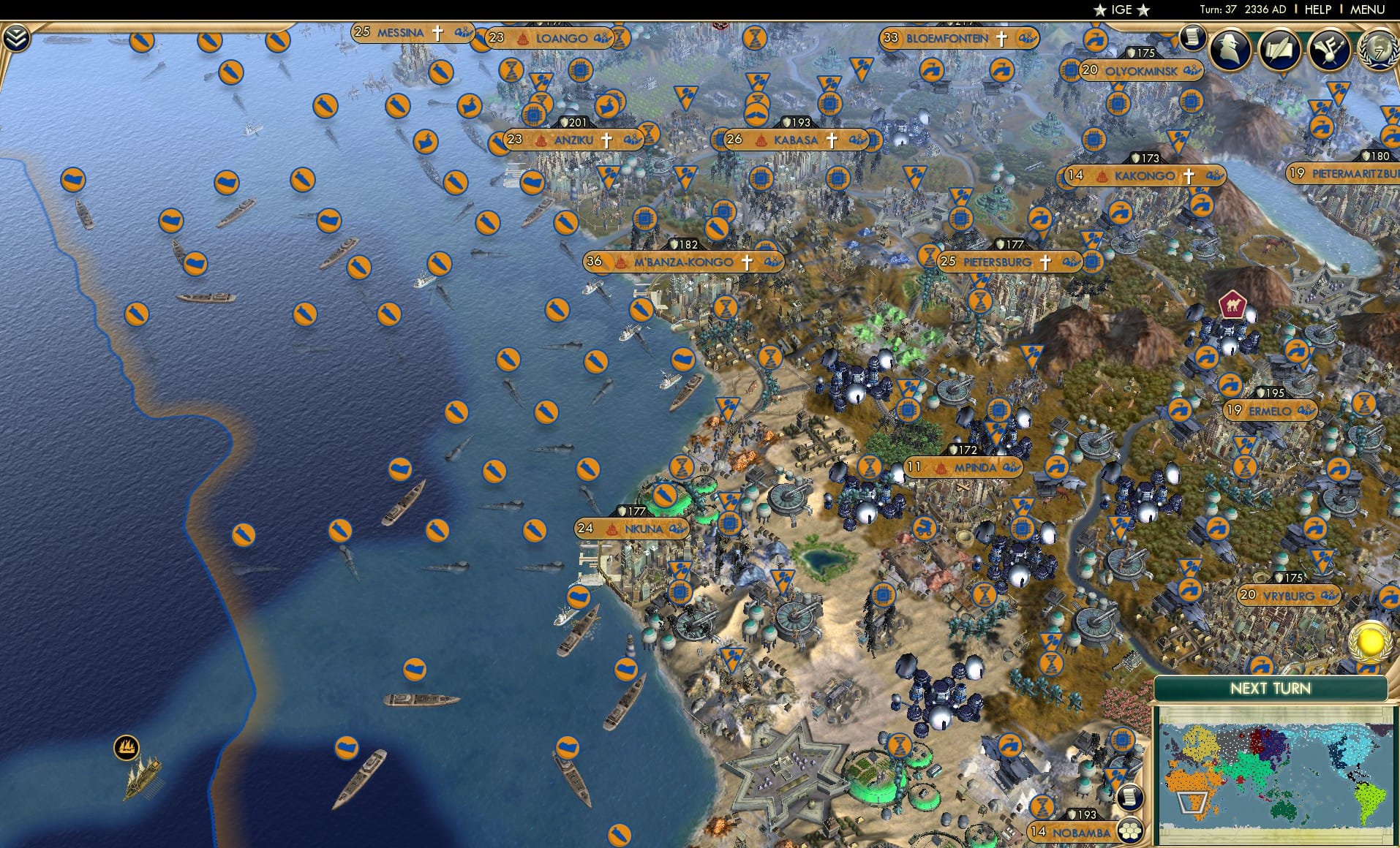Click the religion cross on Messina's banner

pyautogui.click(x=437, y=33)
